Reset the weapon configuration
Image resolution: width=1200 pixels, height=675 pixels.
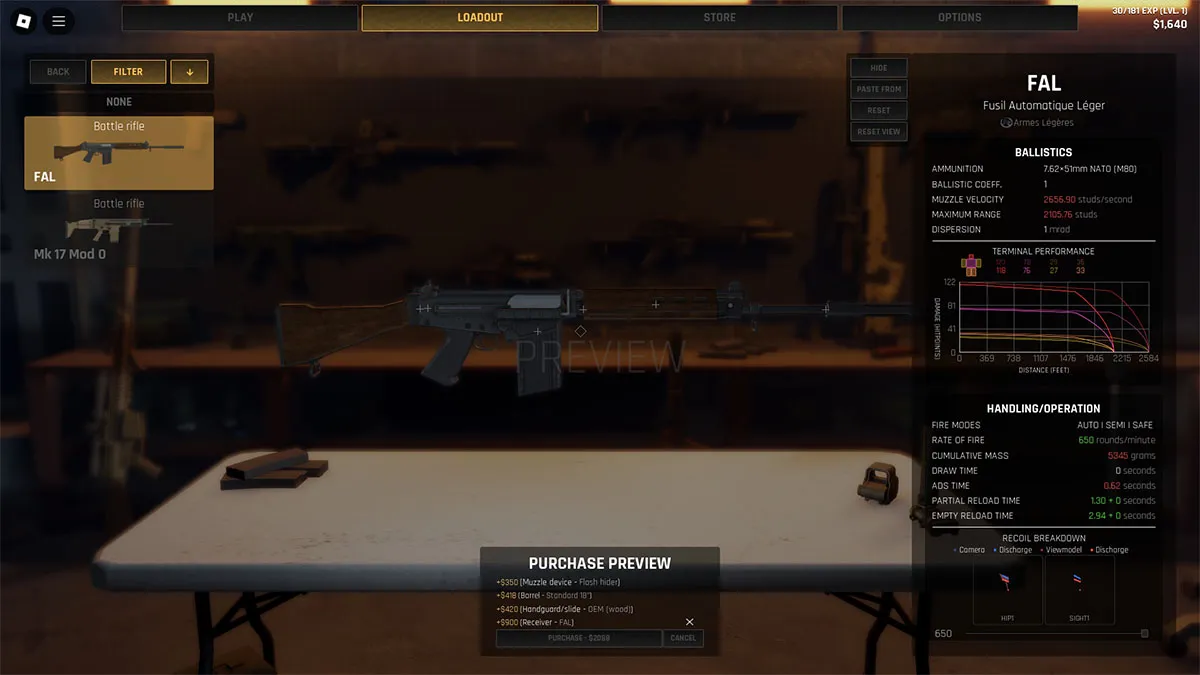pos(879,110)
